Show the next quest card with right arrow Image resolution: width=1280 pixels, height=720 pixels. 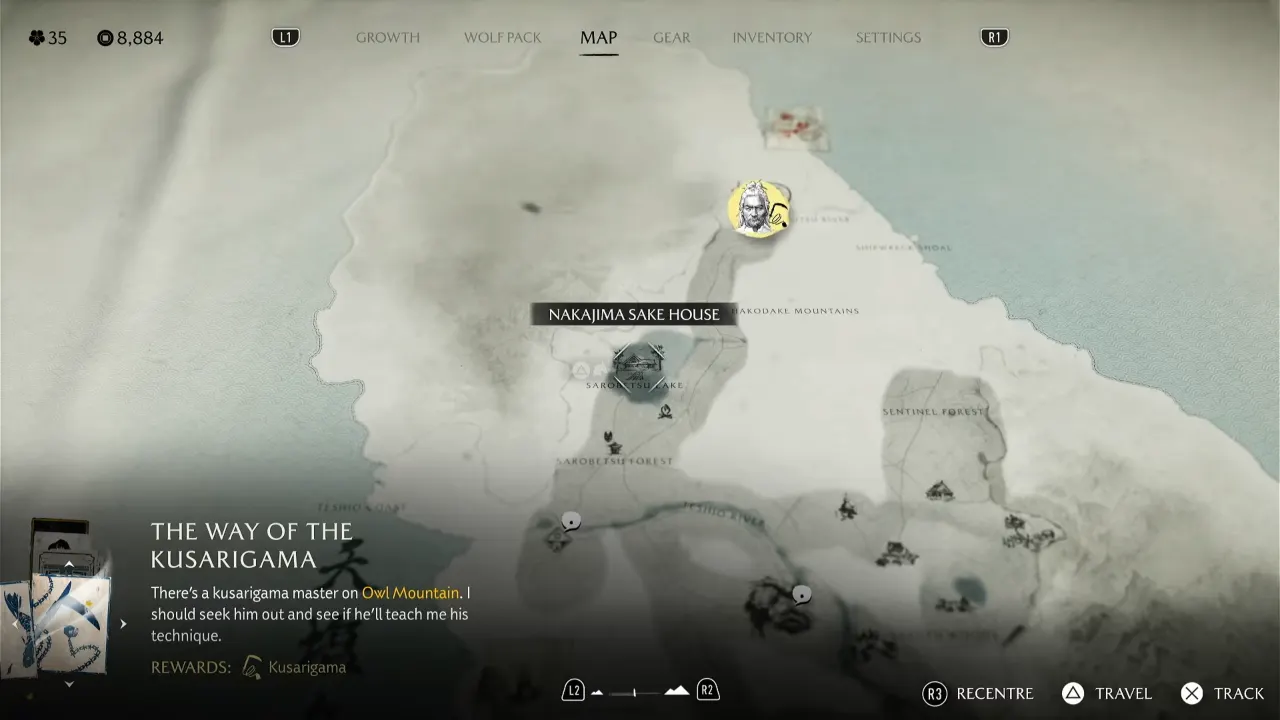click(123, 624)
